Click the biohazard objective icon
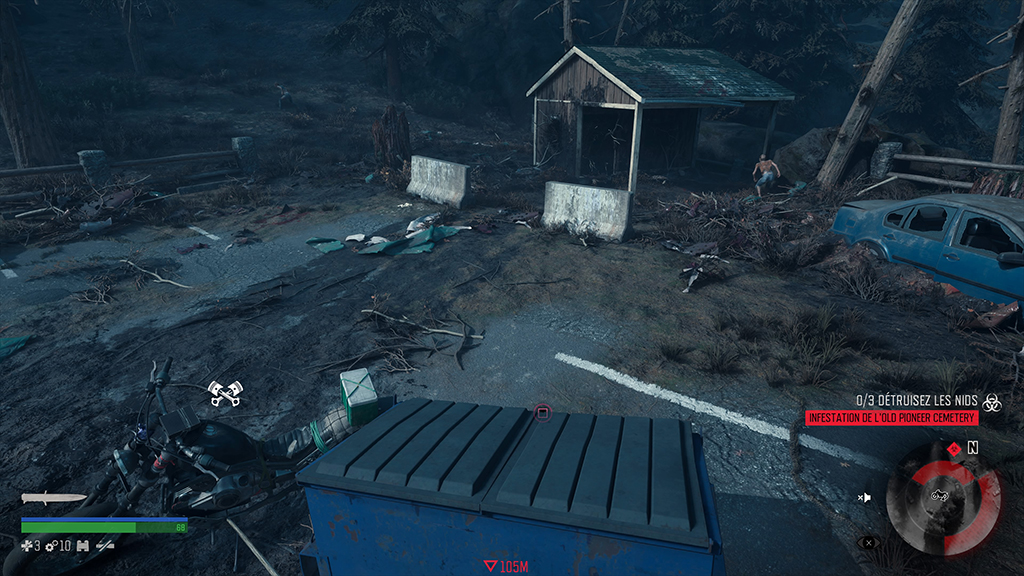This screenshot has width=1024, height=576. tap(991, 399)
